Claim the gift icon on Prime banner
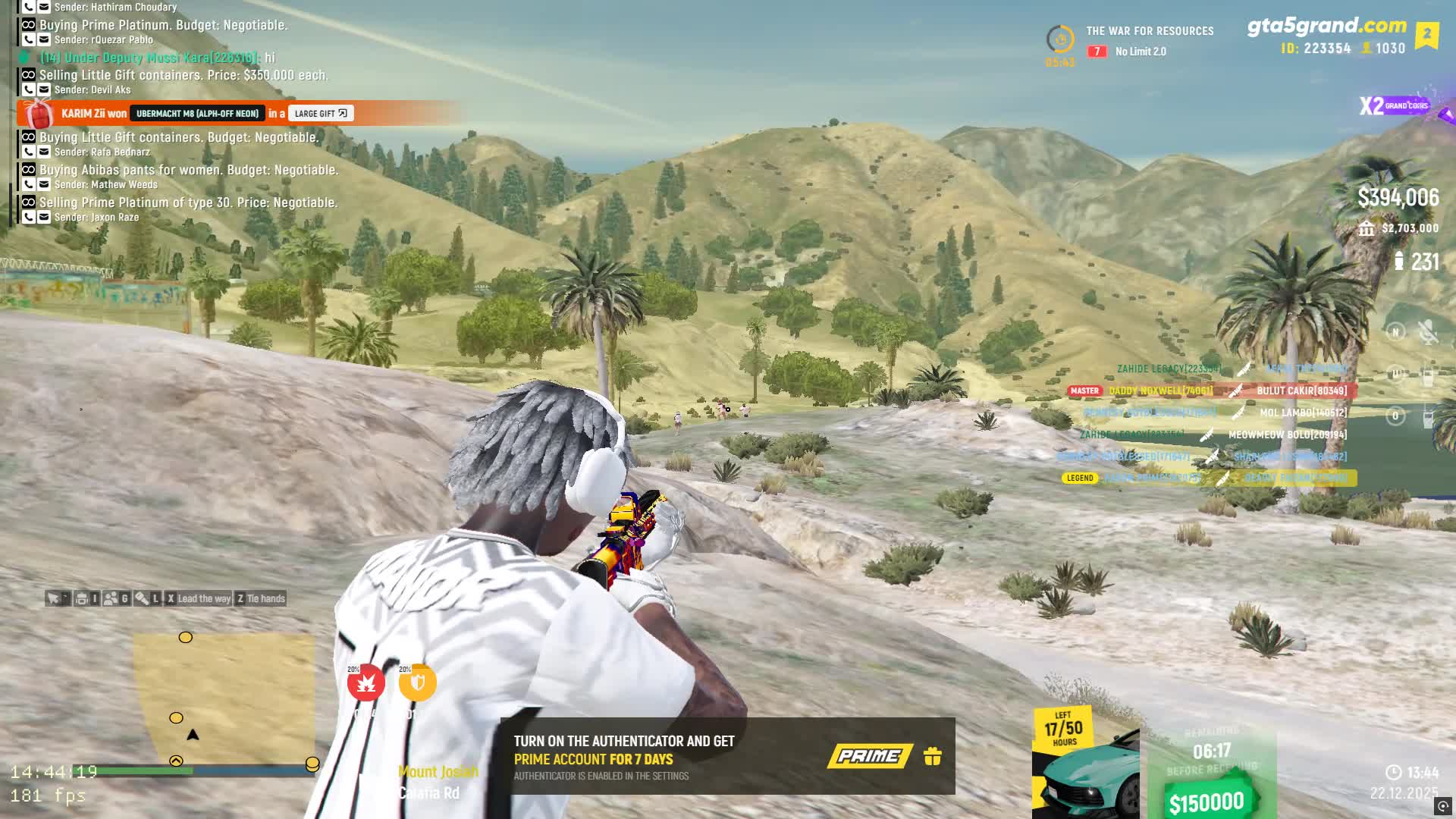Image resolution: width=1456 pixels, height=819 pixels. 933,756
